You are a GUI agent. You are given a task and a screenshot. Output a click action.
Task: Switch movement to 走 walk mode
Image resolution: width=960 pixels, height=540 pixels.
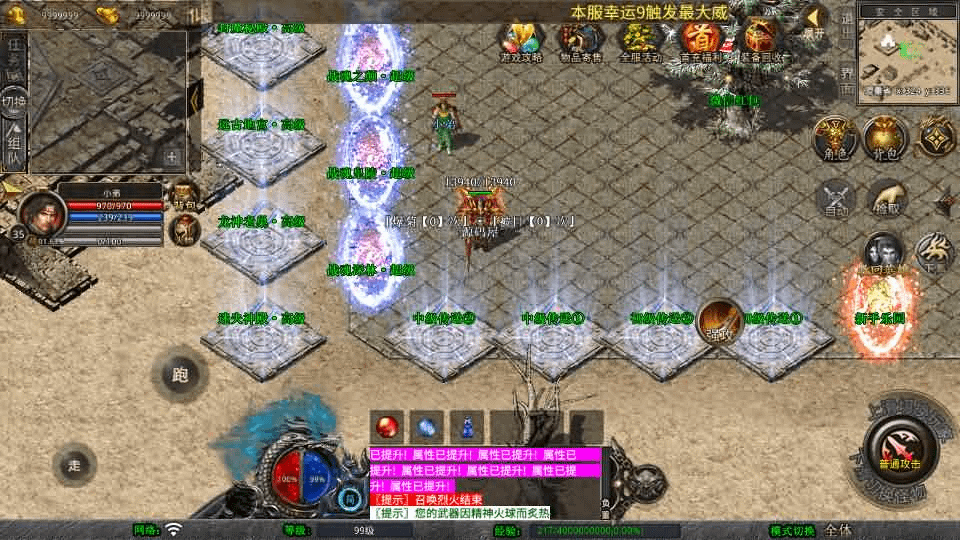tap(74, 465)
